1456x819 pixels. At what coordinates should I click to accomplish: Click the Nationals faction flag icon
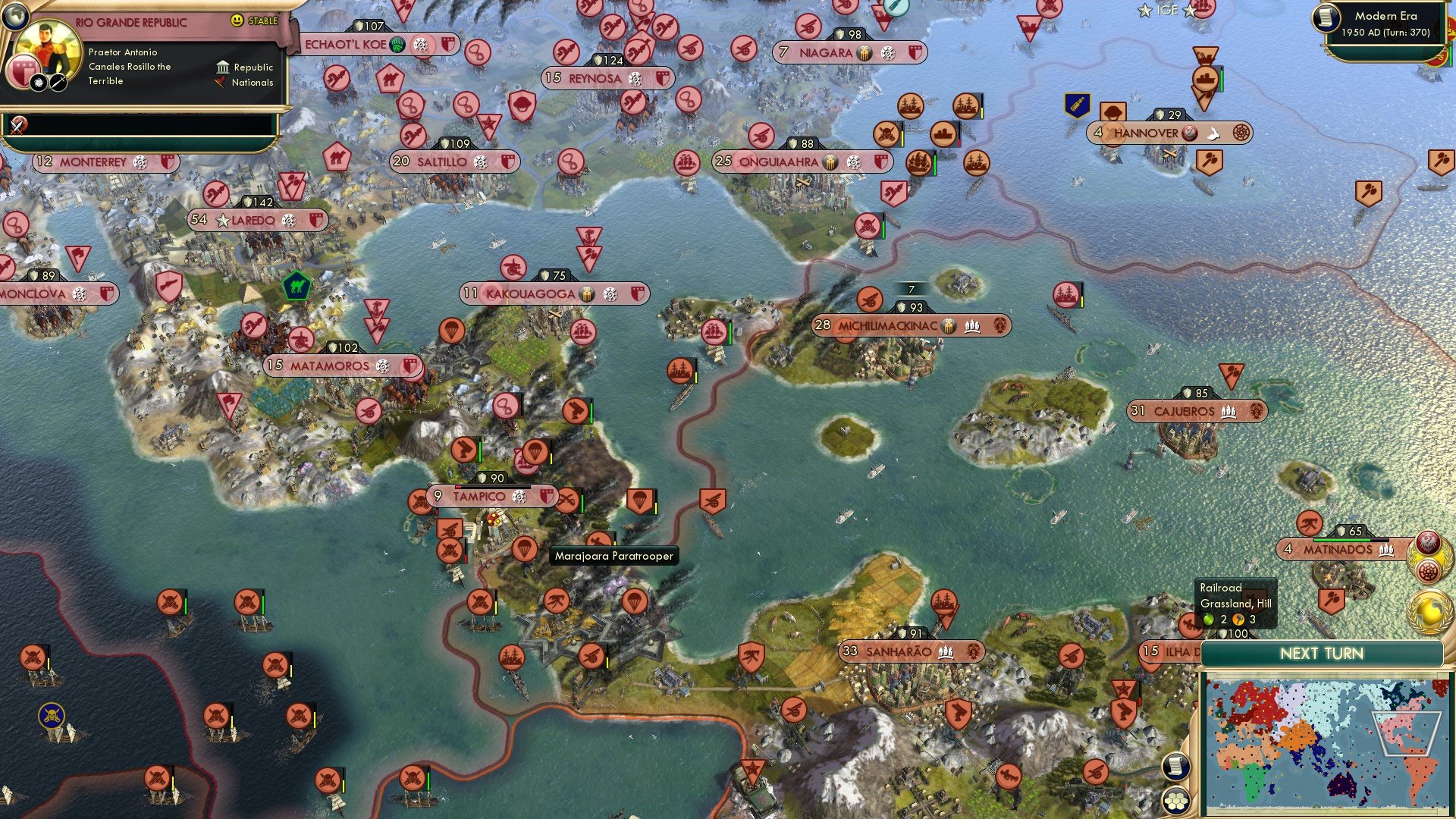click(221, 82)
